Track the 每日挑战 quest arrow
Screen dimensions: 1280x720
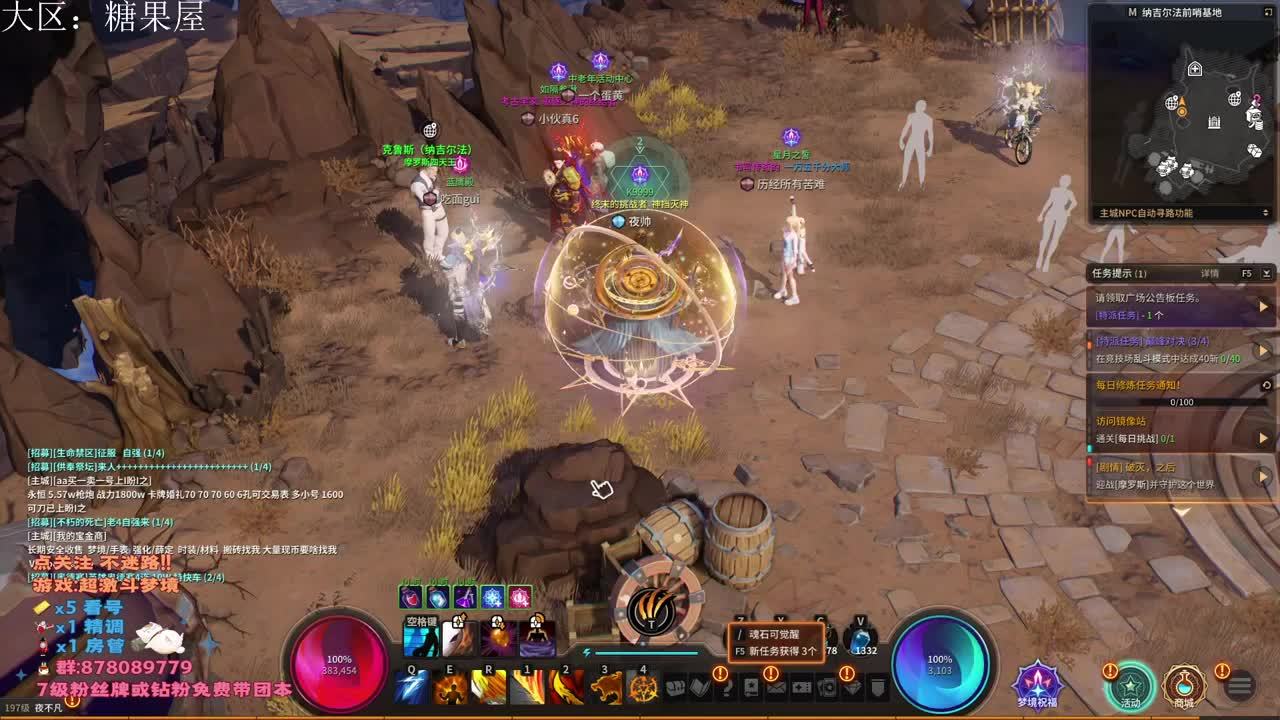pos(1263,438)
